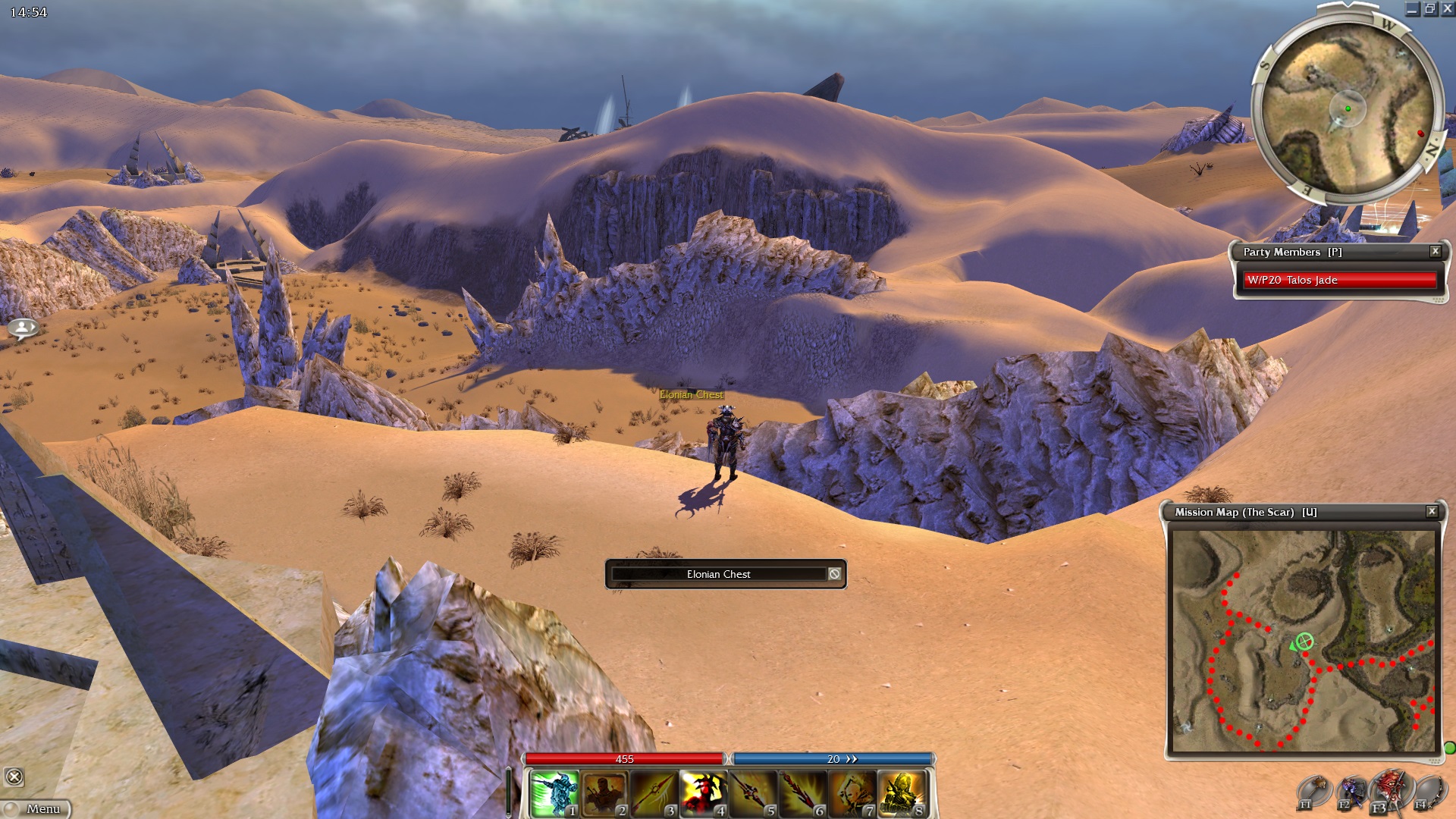Viewport: 1456px width, 819px height.
Task: Select Talos Jade in the party list
Action: [1340, 280]
